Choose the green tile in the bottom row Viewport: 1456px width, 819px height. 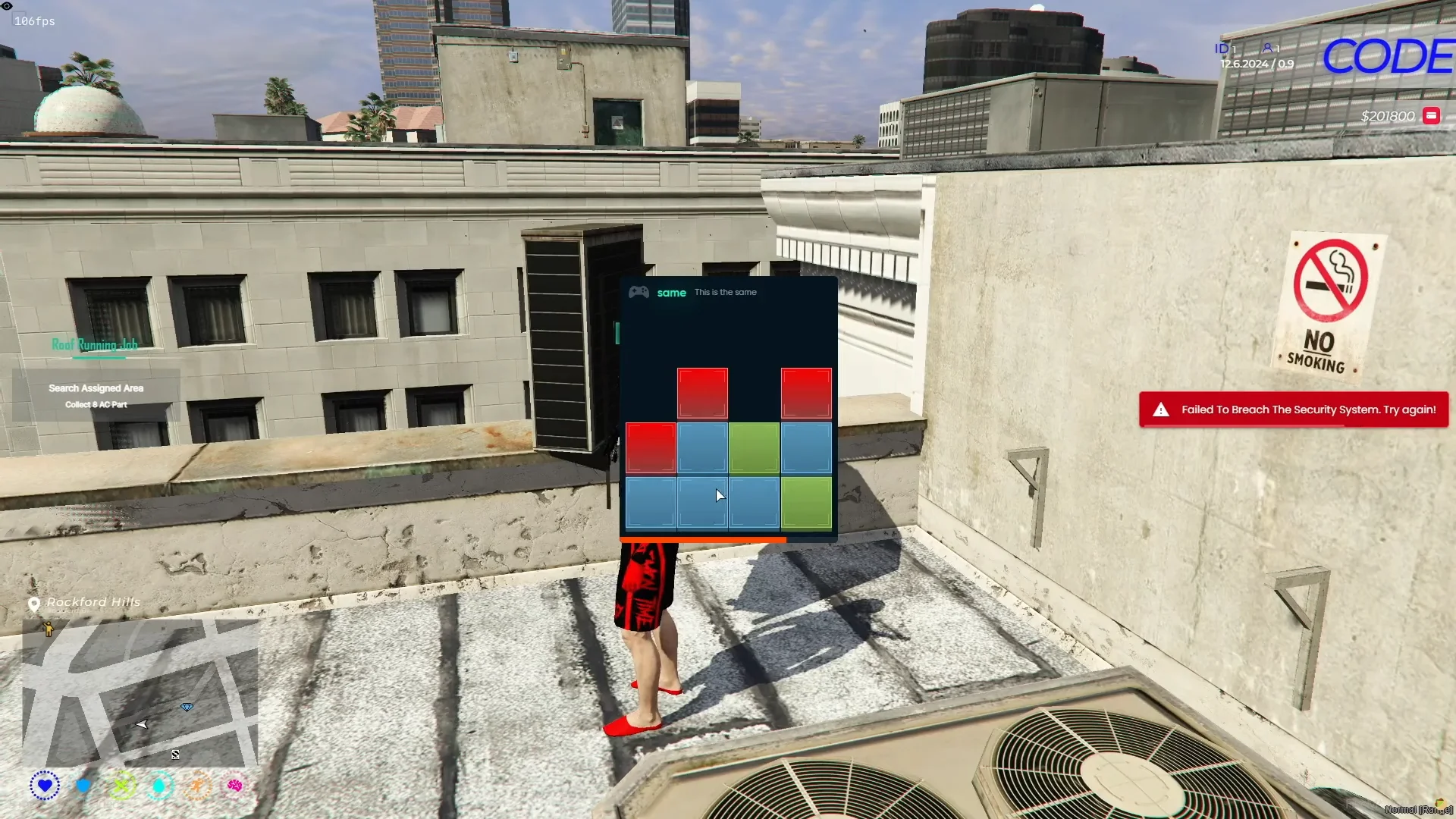point(806,502)
